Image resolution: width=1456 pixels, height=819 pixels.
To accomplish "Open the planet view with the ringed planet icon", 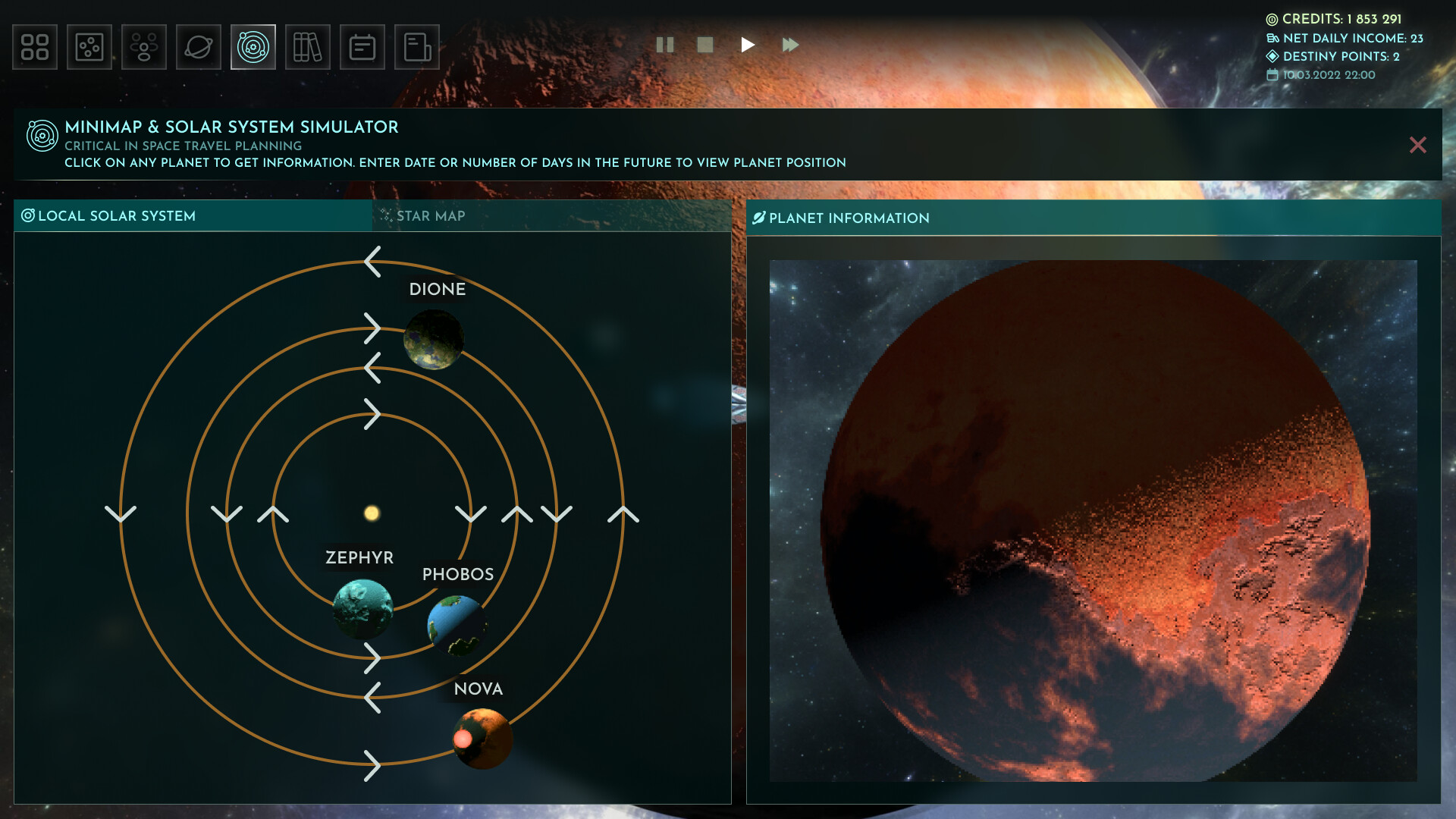I will (x=199, y=46).
